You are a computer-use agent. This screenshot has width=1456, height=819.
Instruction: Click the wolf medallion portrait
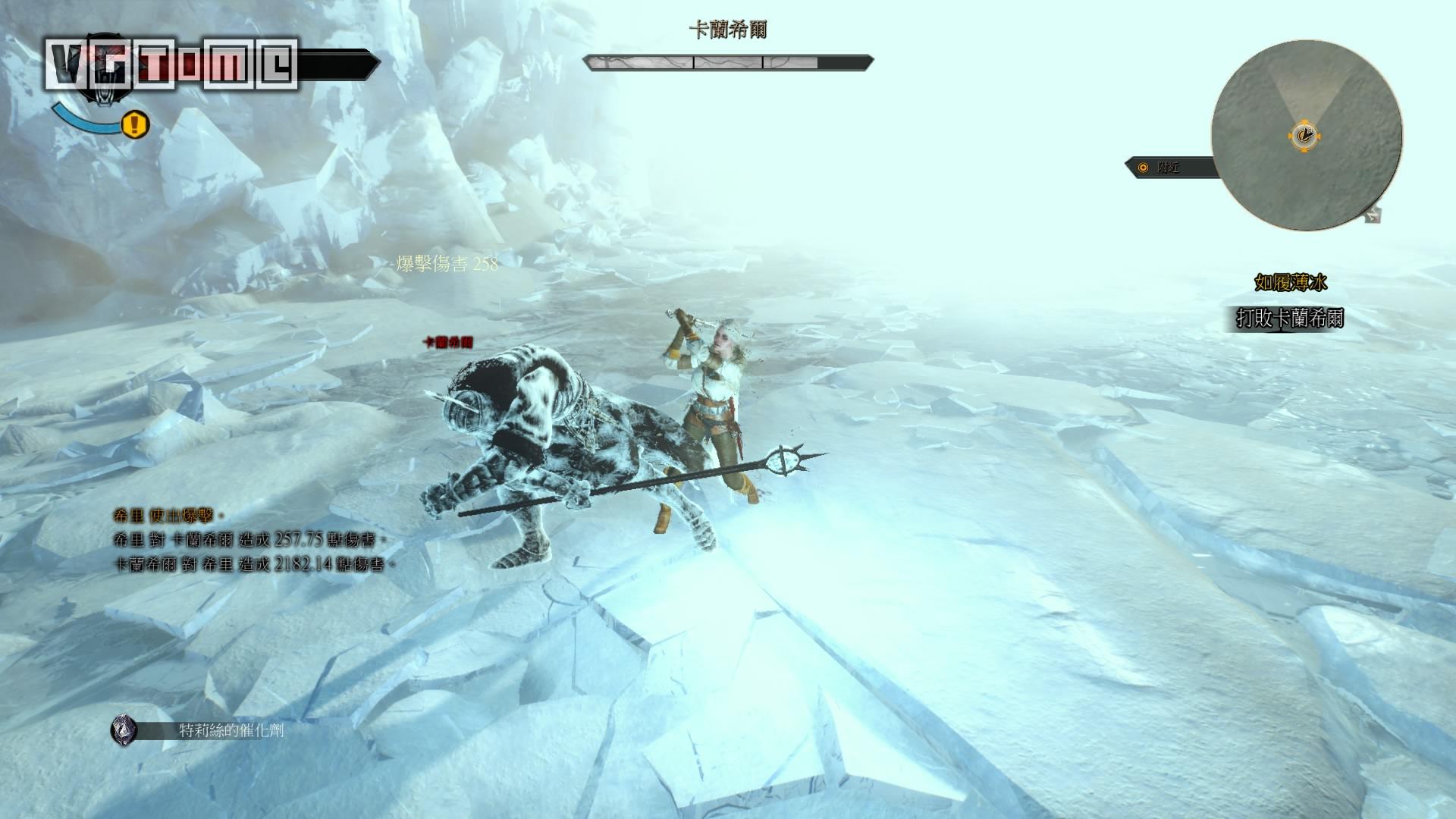click(102, 76)
